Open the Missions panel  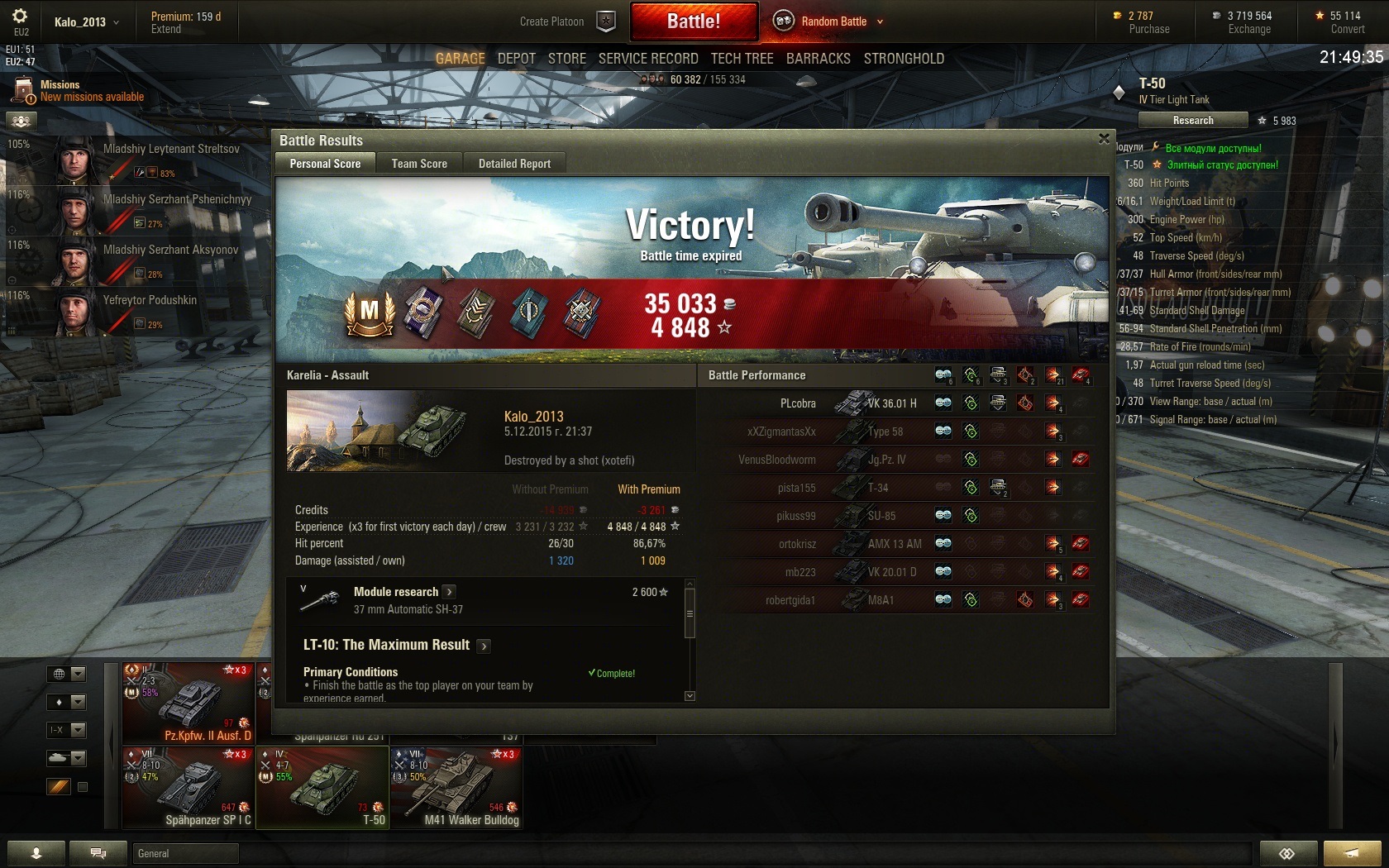(79, 90)
